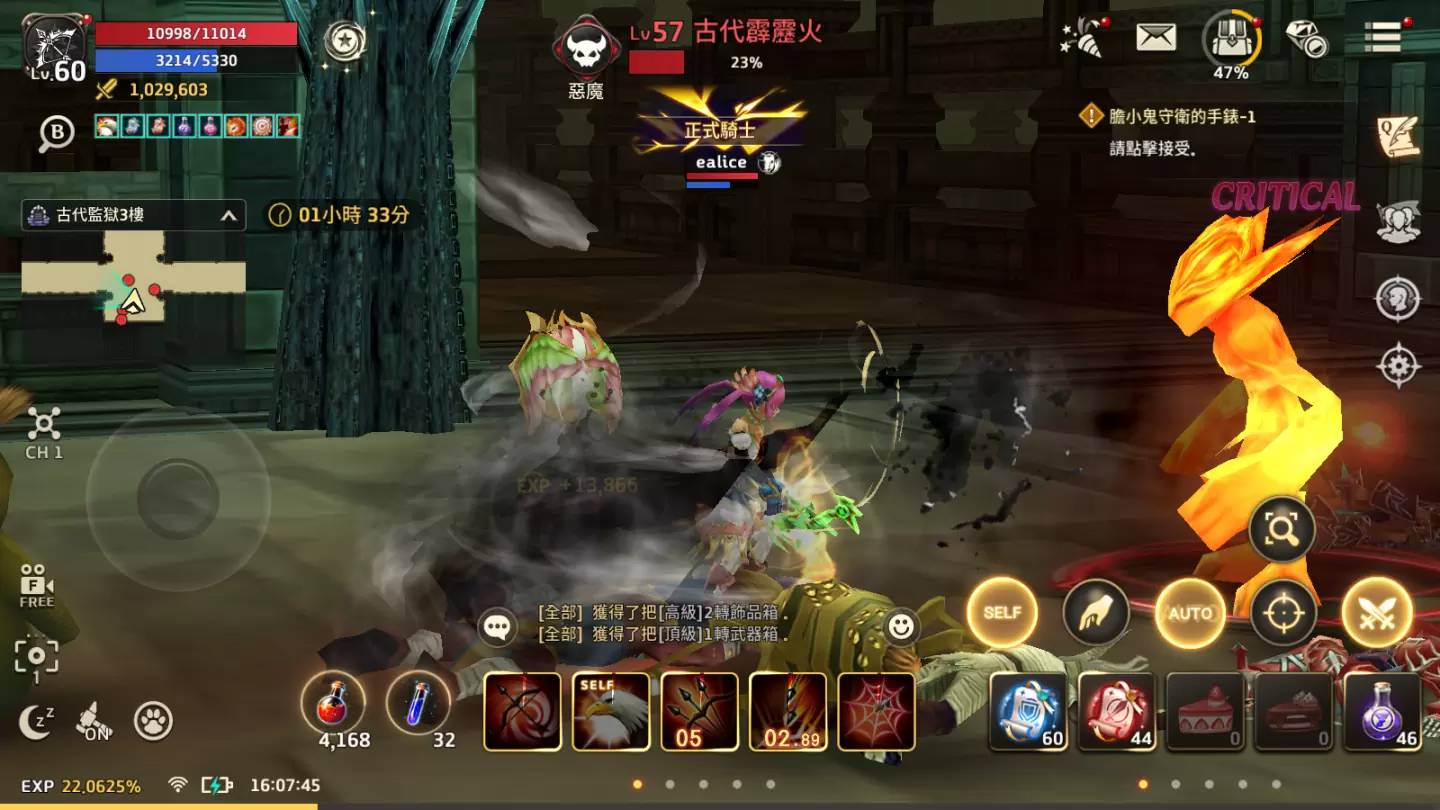This screenshot has width=1440, height=810.
Task: Open the smiley emoticon panel
Action: (901, 627)
